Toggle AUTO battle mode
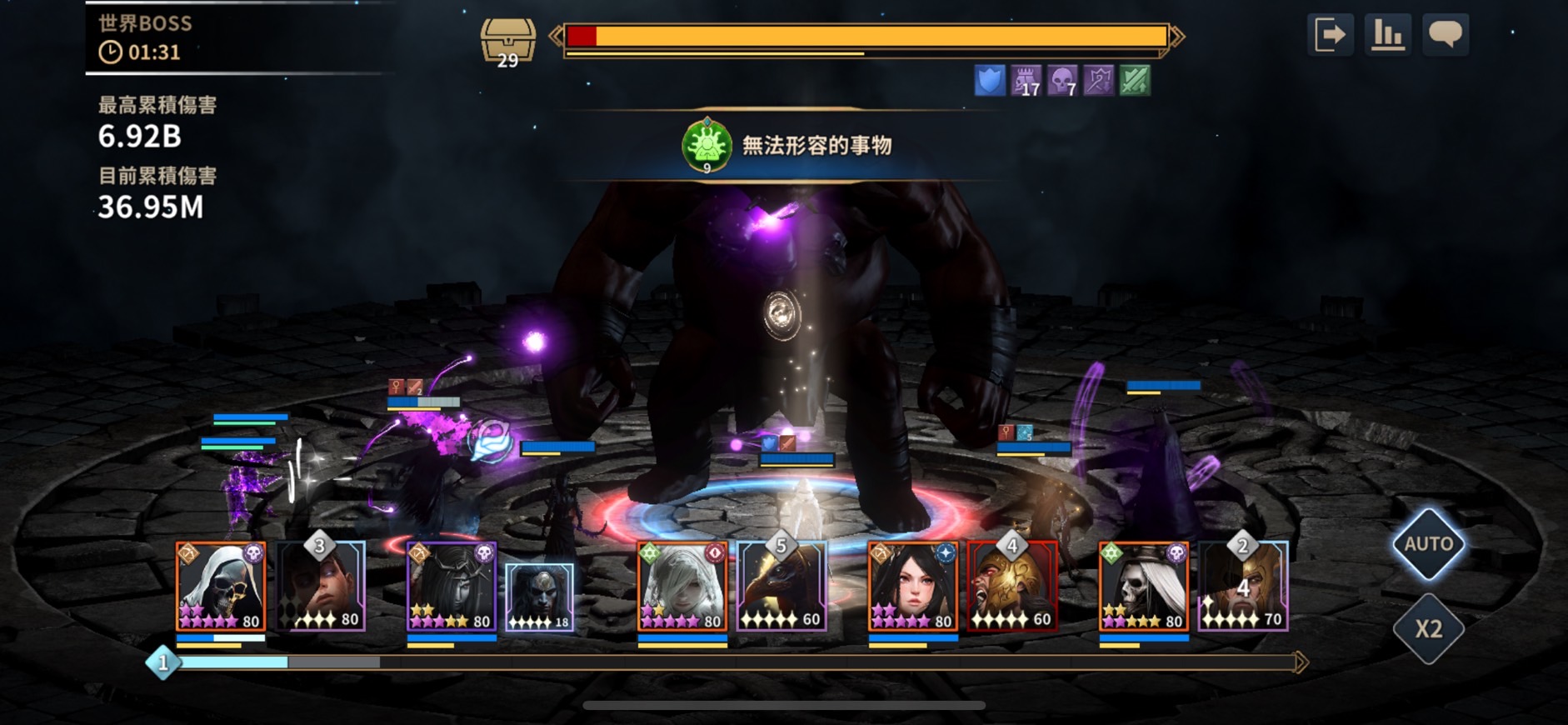The height and width of the screenshot is (725, 1568). pos(1429,544)
